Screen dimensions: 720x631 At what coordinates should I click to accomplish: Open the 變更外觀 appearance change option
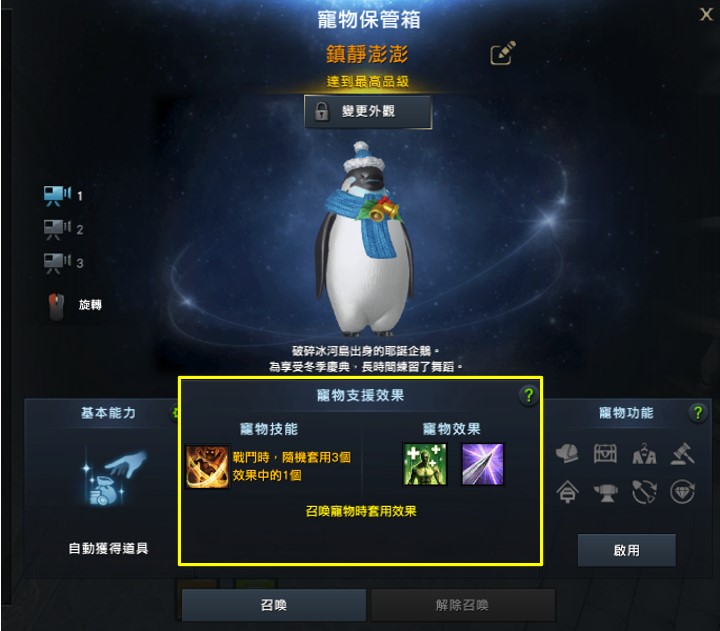368,112
